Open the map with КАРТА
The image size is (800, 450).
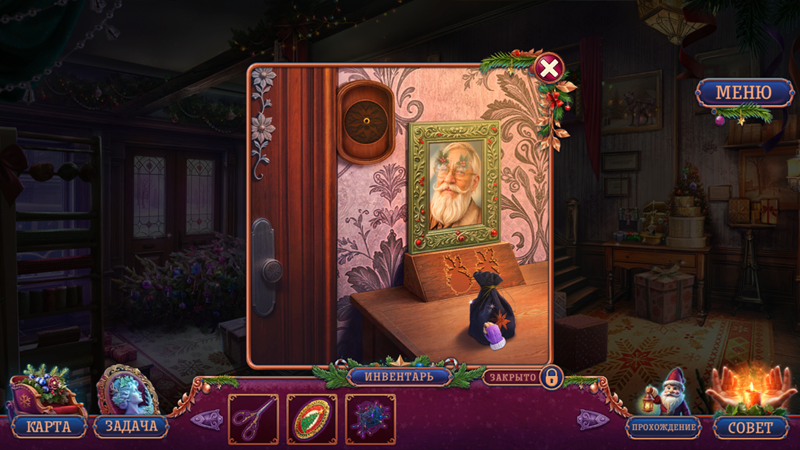(x=48, y=426)
